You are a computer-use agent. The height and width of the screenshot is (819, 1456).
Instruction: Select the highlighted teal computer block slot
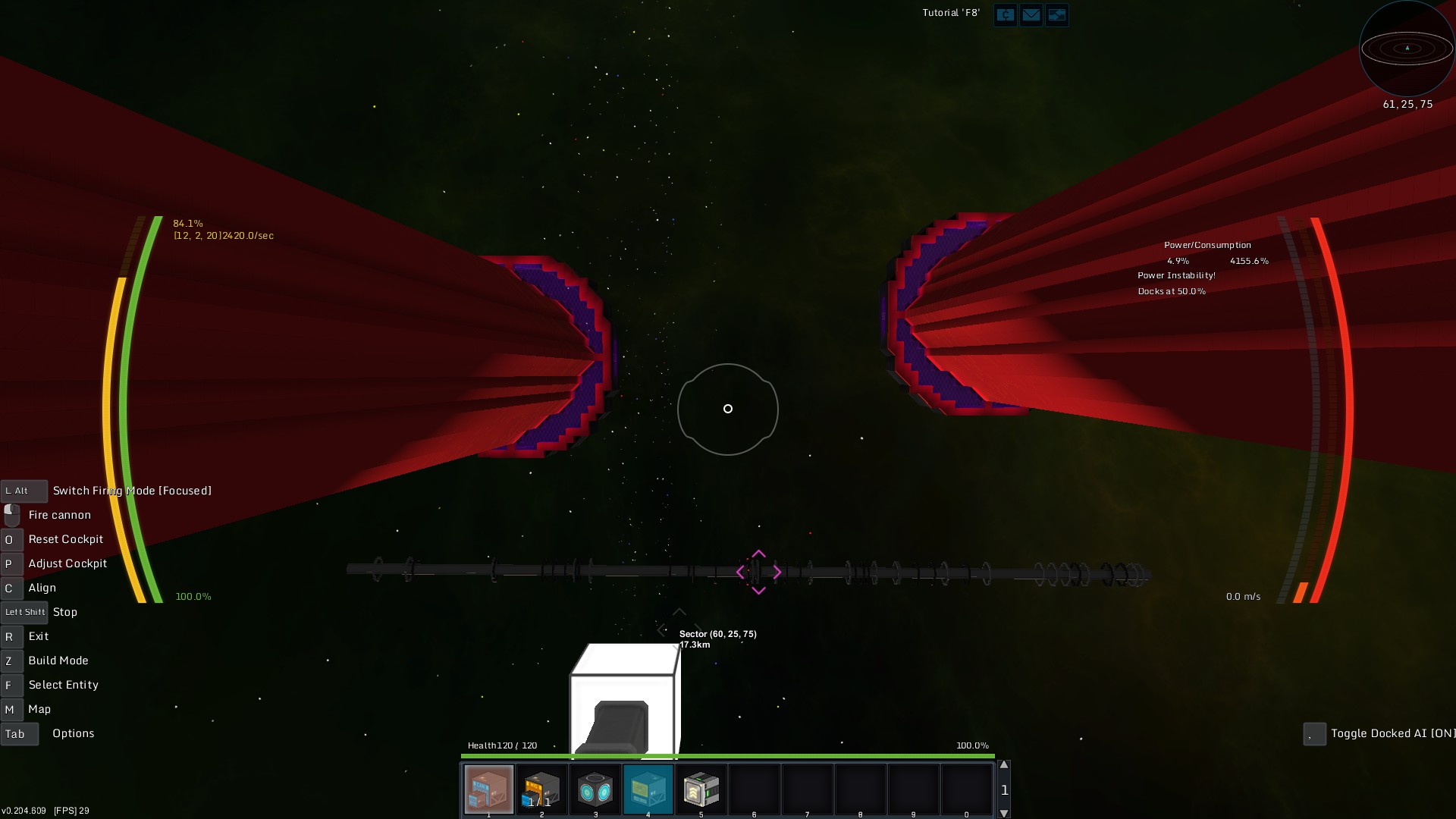648,789
